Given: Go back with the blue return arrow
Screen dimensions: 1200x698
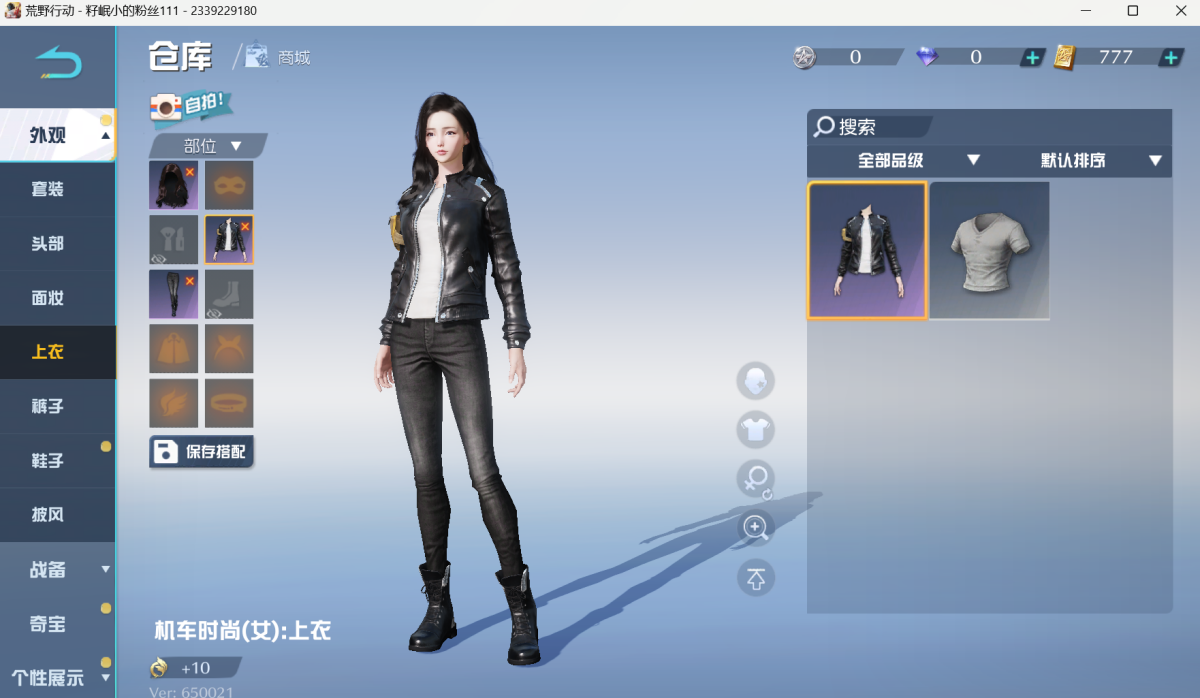Looking at the screenshot, I should (58, 64).
